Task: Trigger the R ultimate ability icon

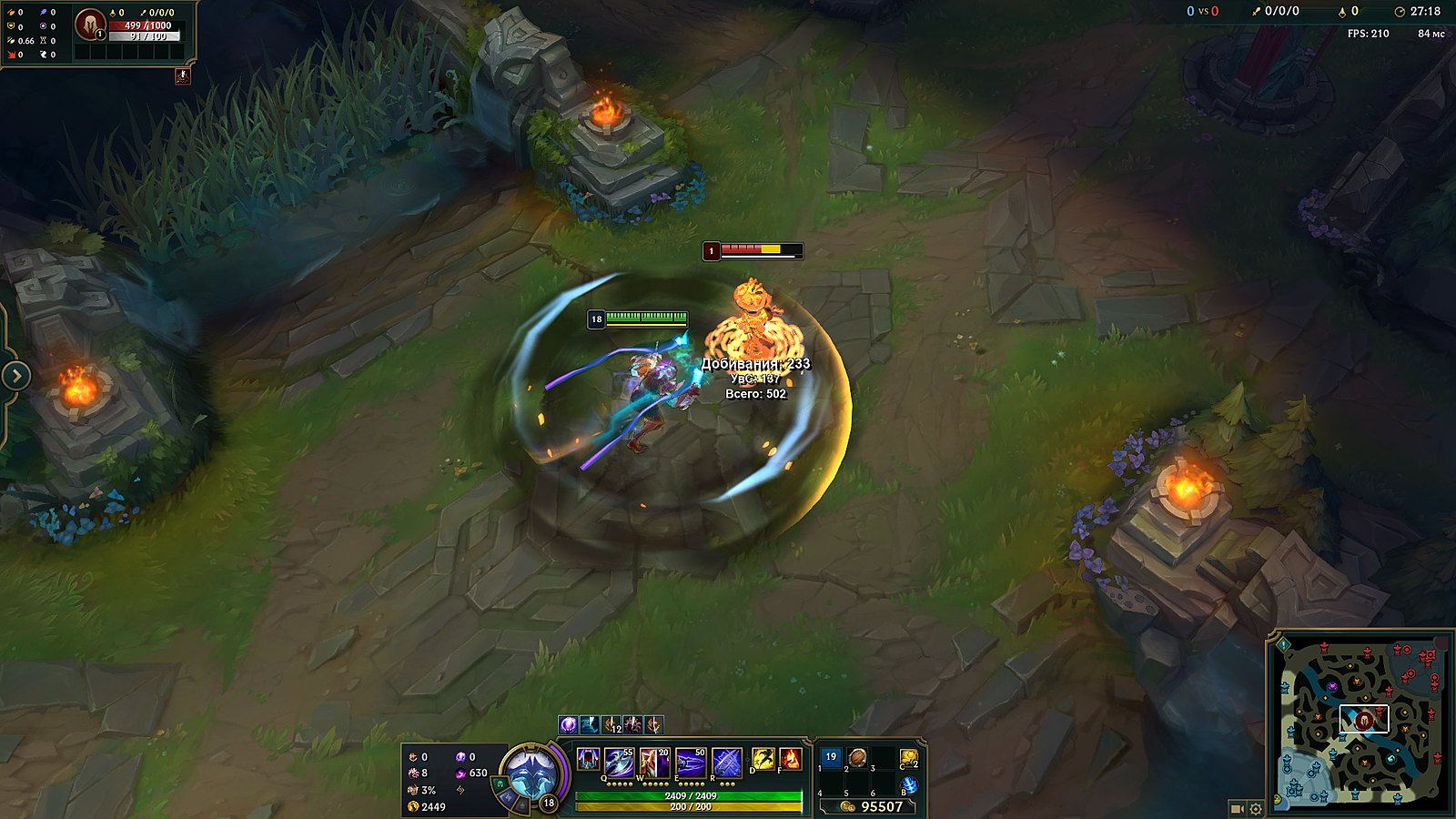Action: [x=726, y=761]
